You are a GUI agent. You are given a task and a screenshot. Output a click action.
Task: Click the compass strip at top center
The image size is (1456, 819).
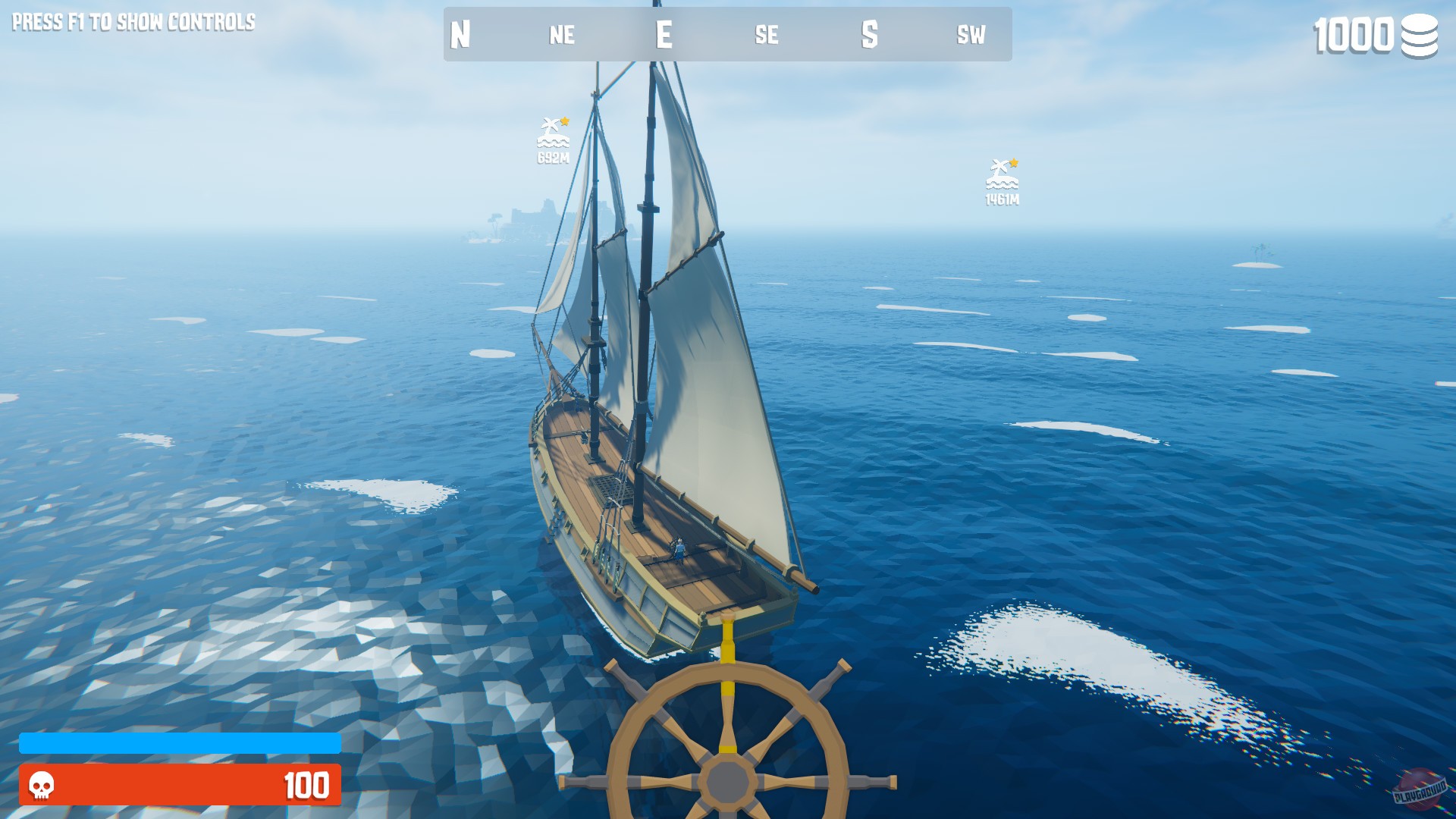pyautogui.click(x=726, y=34)
